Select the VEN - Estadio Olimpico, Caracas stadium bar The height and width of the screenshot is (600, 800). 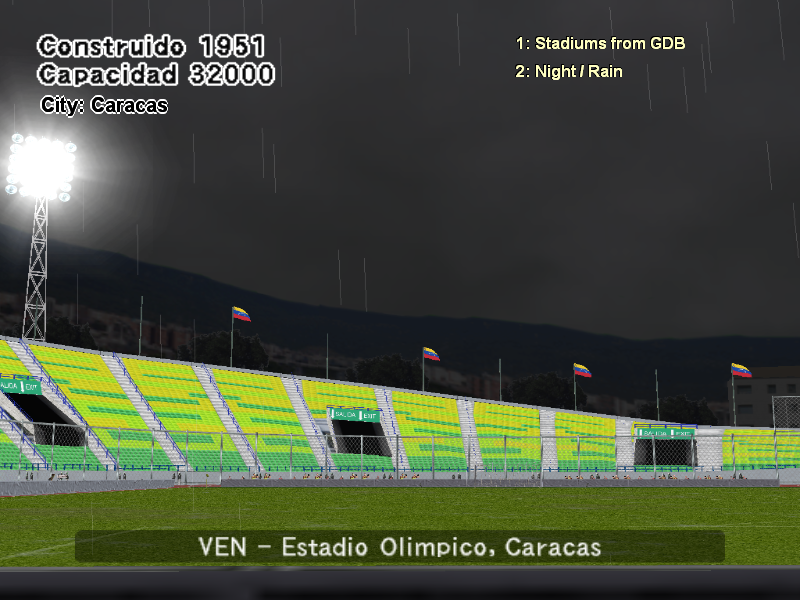[x=400, y=547]
